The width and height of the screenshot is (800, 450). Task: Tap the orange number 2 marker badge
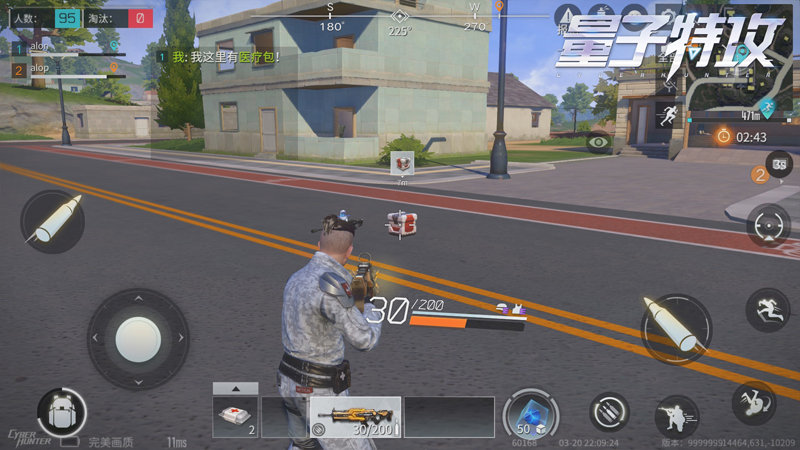(760, 176)
